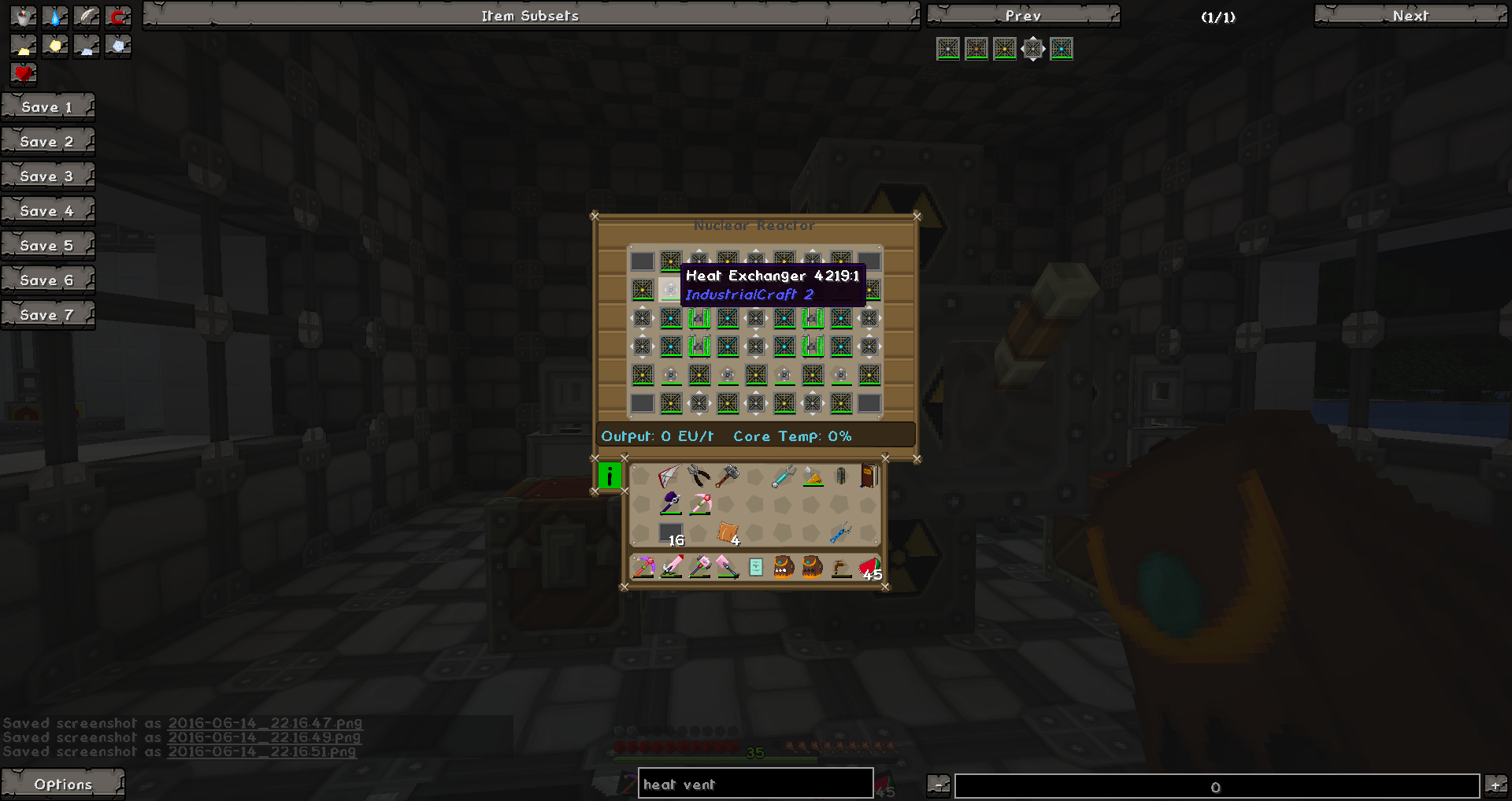
Task: Load the Save 1 inventory state
Action: point(47,106)
